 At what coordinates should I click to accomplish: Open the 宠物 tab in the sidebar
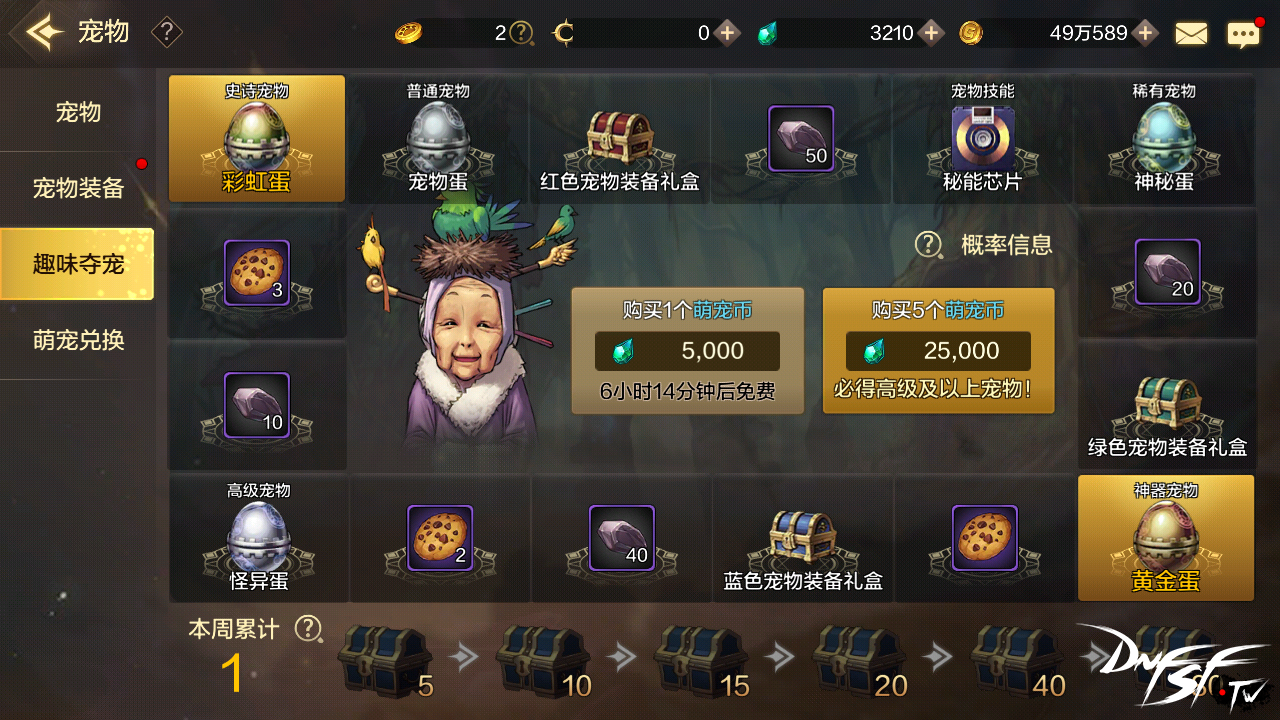[78, 112]
